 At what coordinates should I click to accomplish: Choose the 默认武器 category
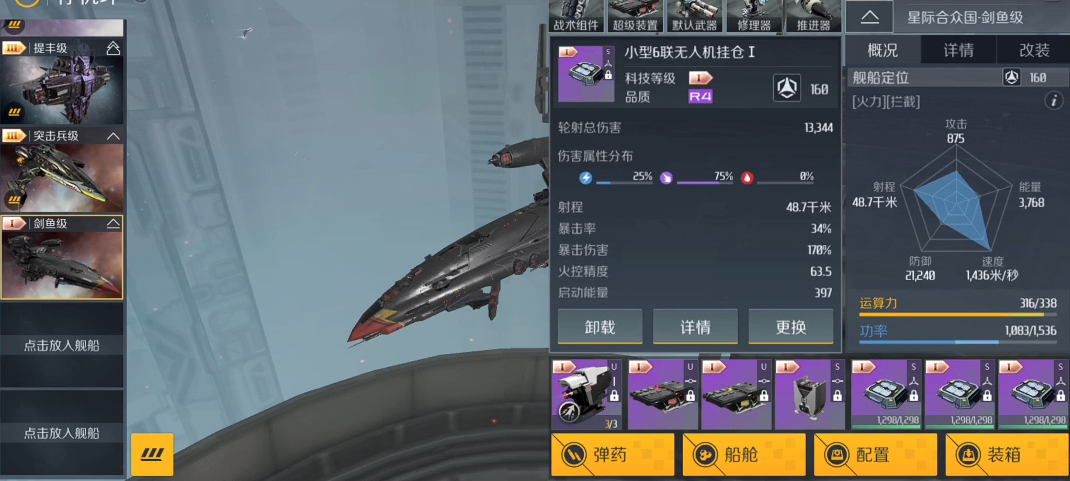point(695,17)
